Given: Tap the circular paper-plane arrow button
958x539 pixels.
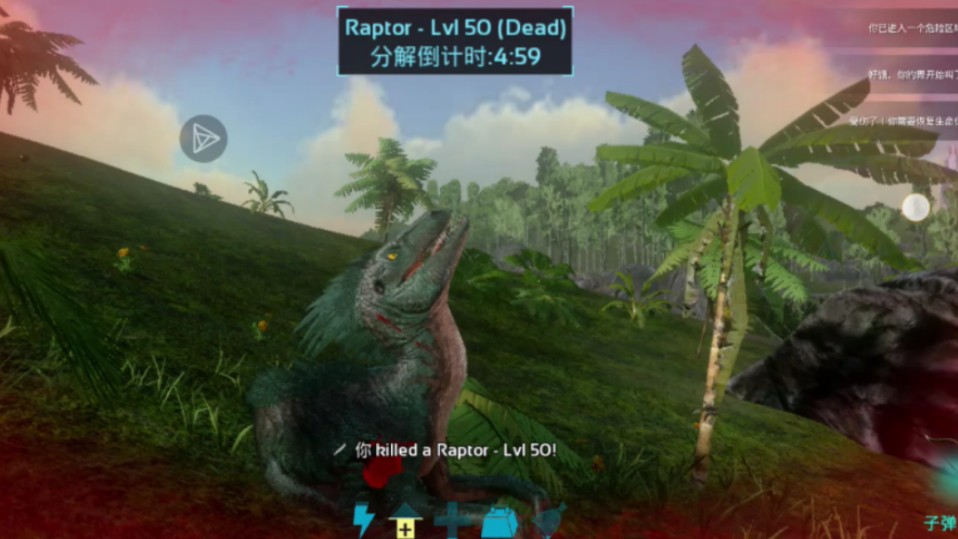Looking at the screenshot, I should click(x=203, y=138).
